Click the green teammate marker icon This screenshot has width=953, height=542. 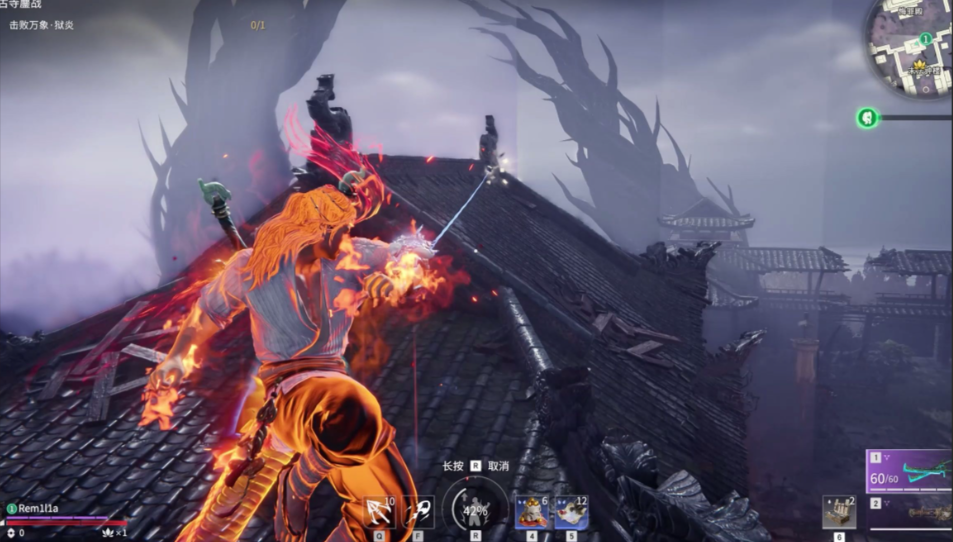pos(867,118)
